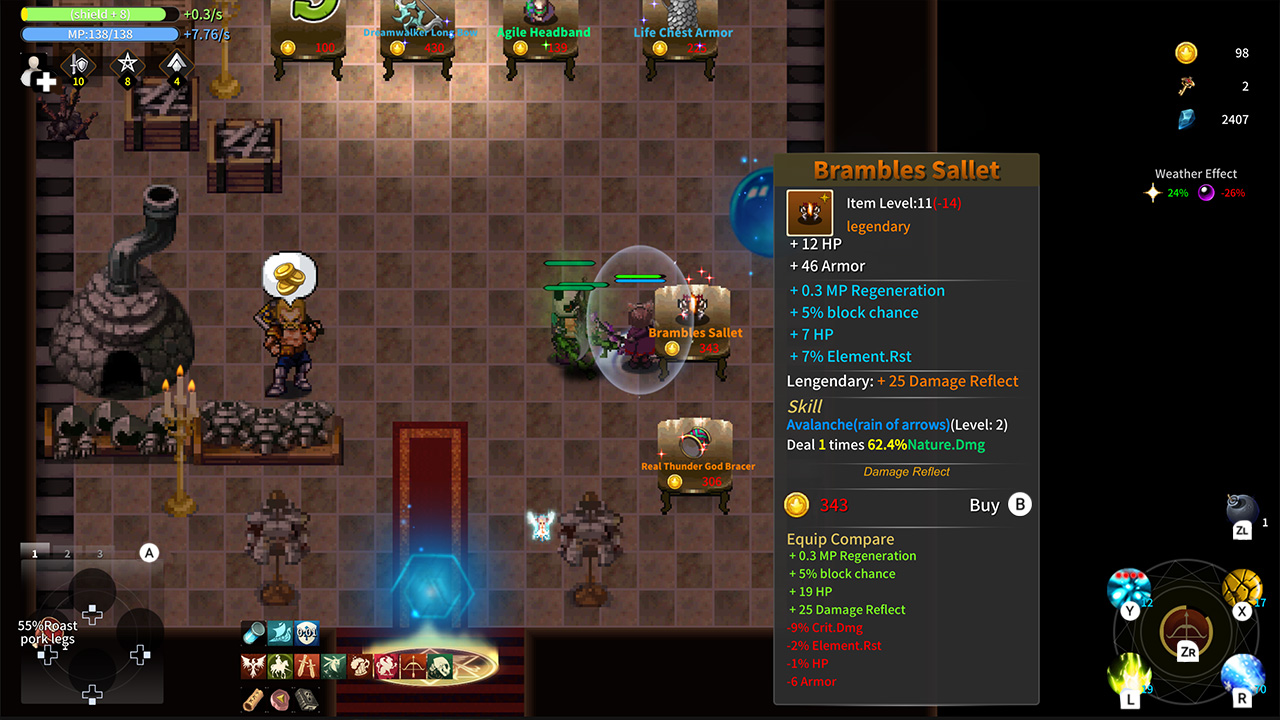
Task: Switch to weapon slot 3
Action: point(98,552)
